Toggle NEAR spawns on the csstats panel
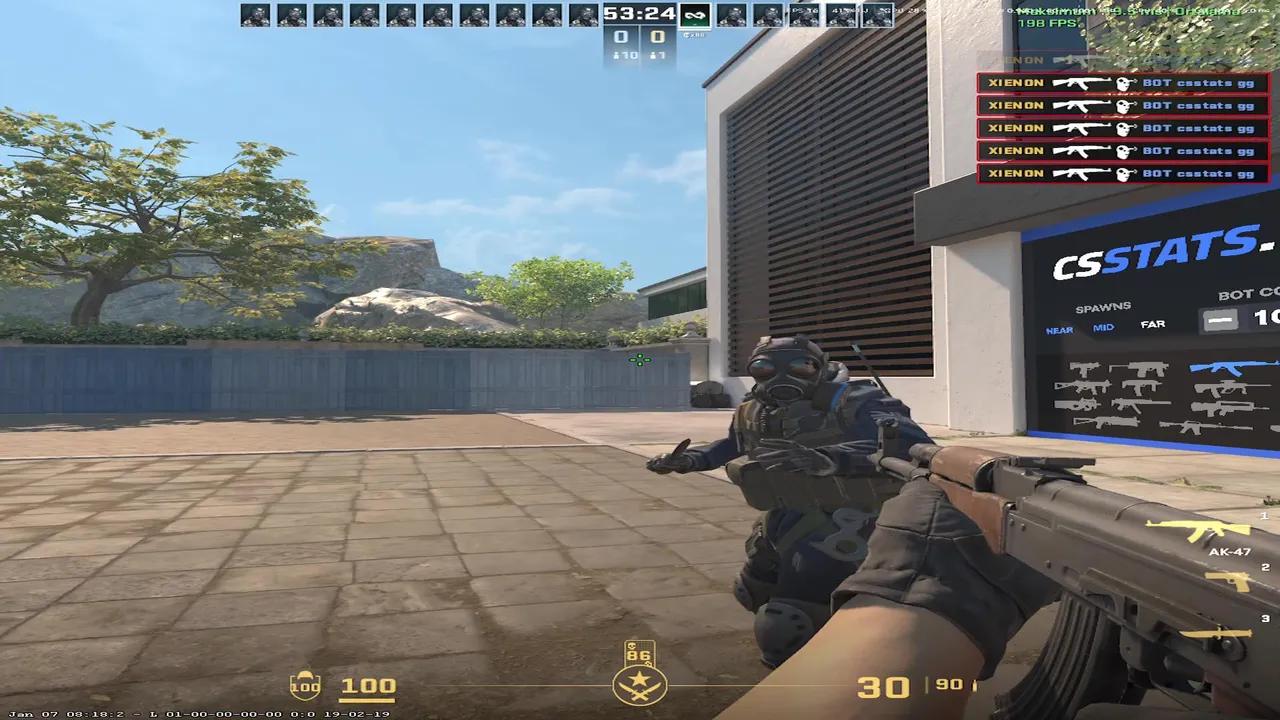 point(1059,329)
